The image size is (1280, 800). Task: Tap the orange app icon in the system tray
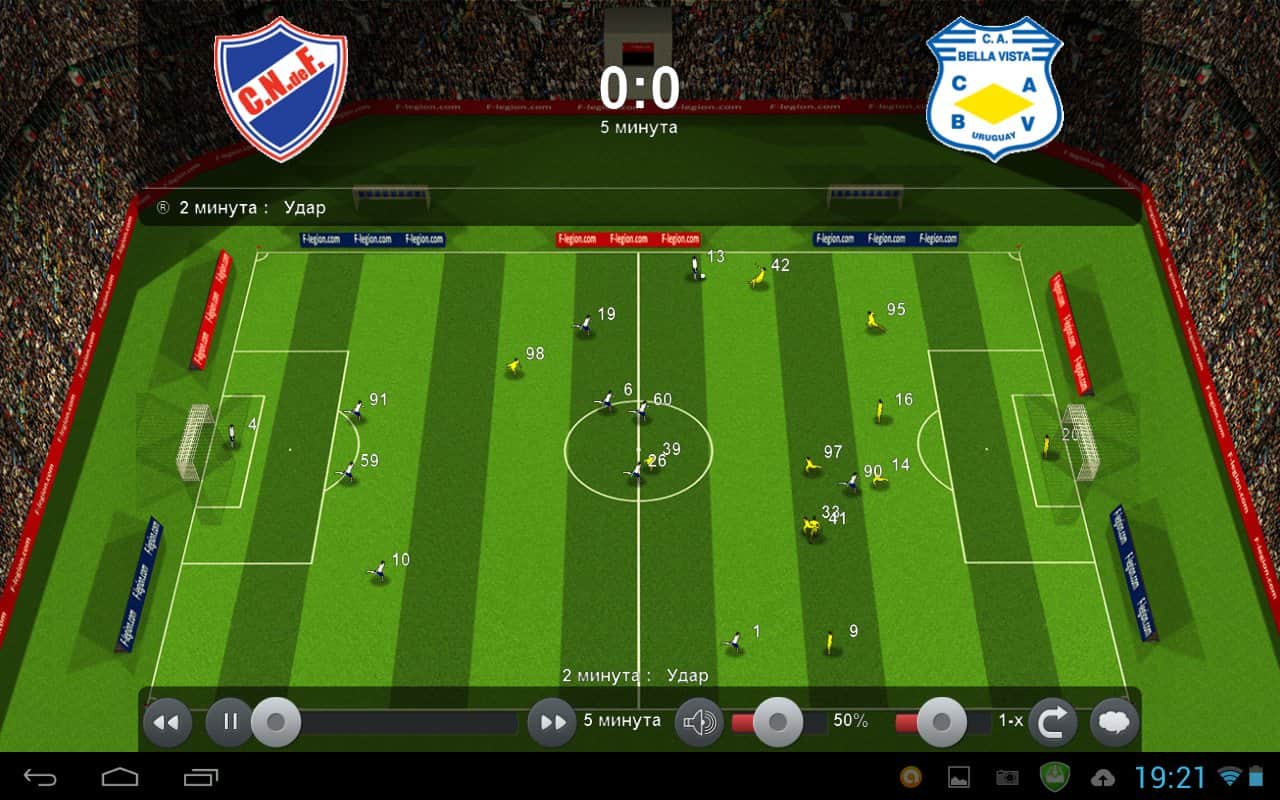913,775
